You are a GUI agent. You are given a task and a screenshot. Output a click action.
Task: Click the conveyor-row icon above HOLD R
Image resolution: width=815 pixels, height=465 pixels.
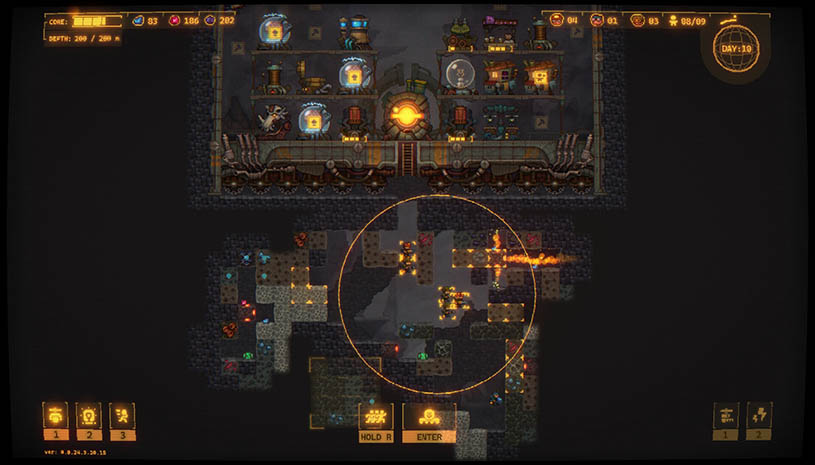point(376,416)
